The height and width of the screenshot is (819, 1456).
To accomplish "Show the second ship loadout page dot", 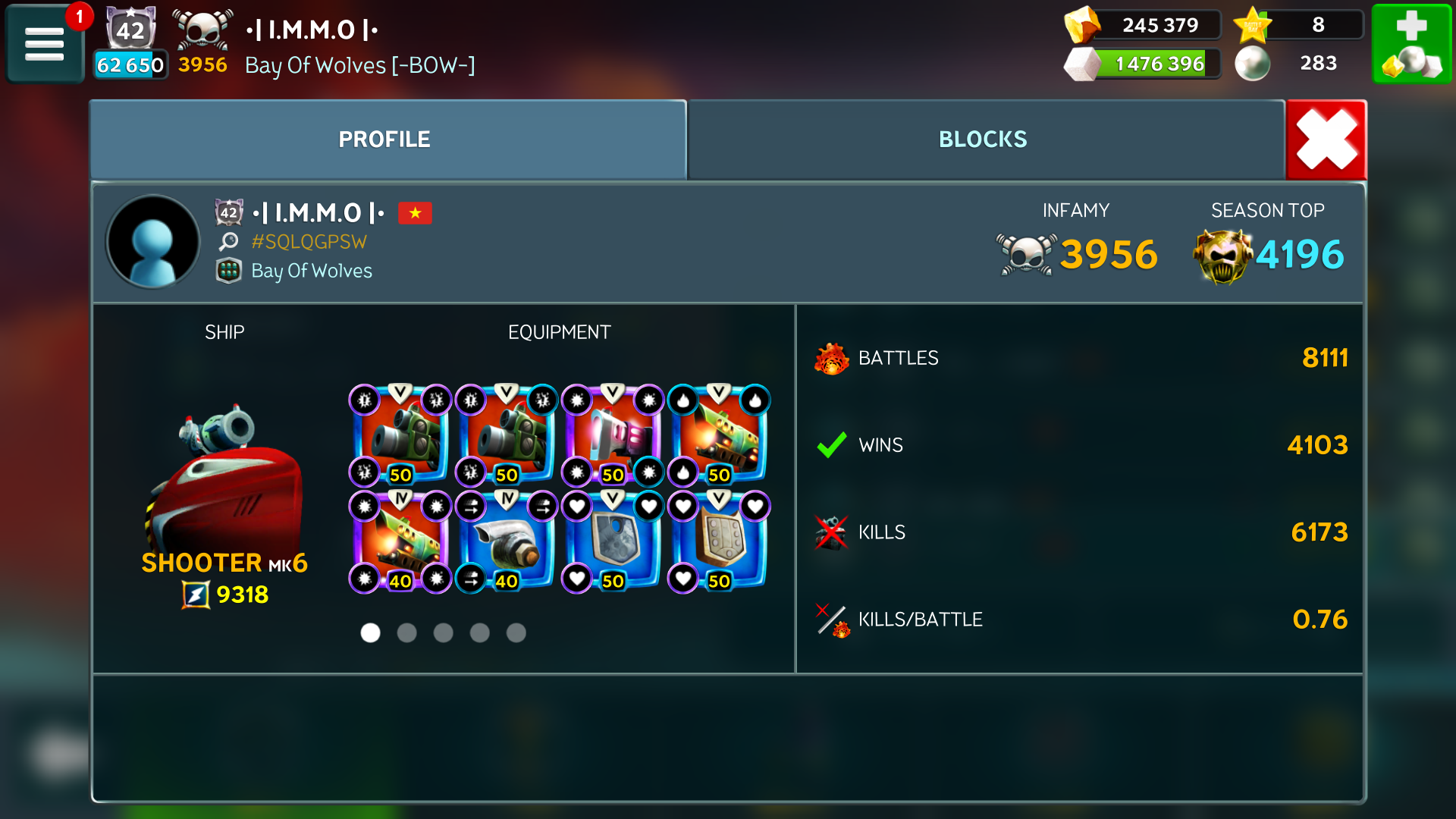I will tap(407, 633).
